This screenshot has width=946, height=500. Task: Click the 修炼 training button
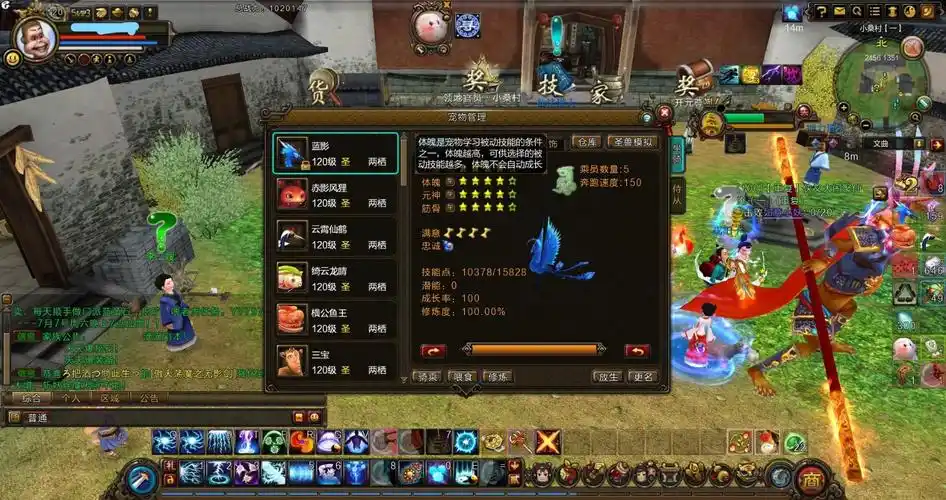pyautogui.click(x=497, y=377)
